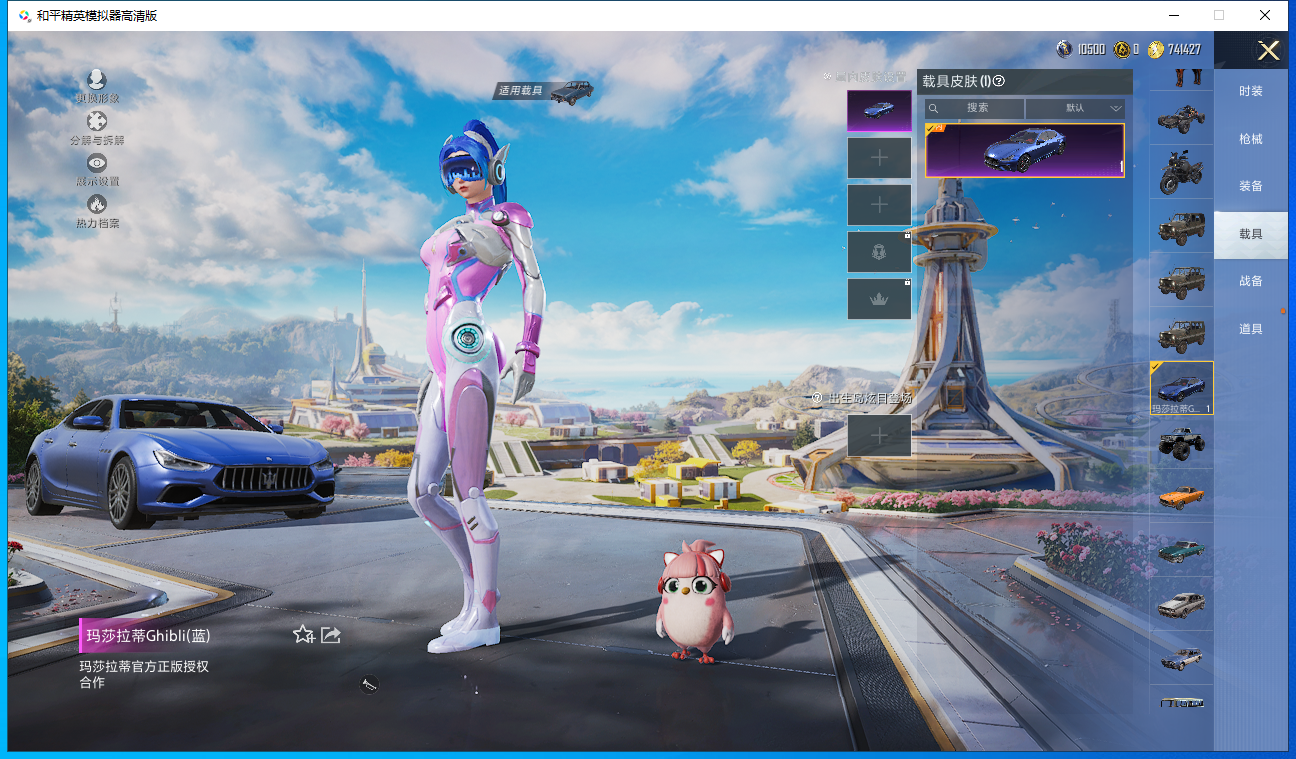
Task: Click the 更换形象 change appearance icon
Action: point(97,81)
